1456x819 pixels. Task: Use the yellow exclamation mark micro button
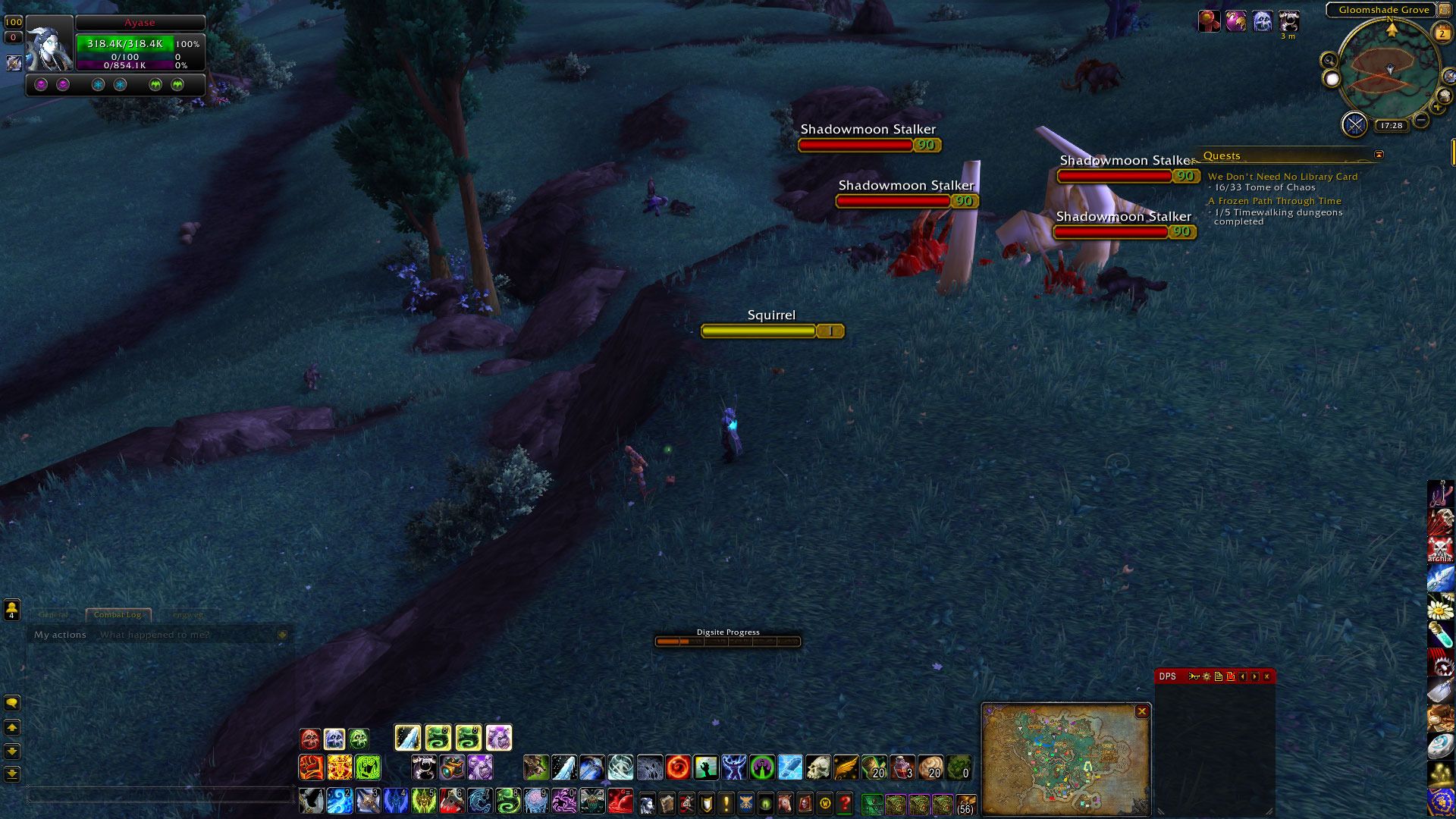pos(726,802)
